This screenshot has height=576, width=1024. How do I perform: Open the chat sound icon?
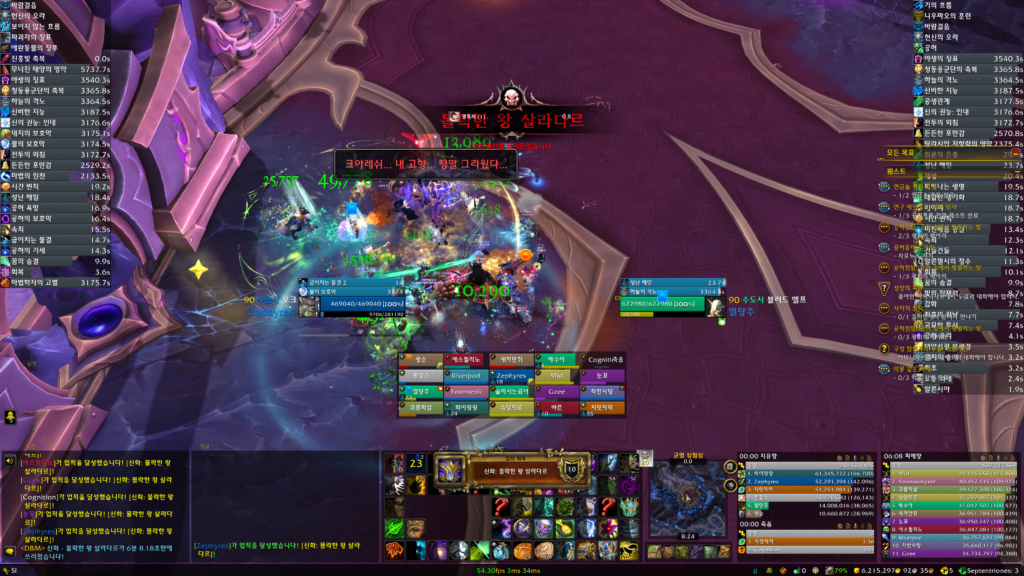pyautogui.click(x=9, y=461)
